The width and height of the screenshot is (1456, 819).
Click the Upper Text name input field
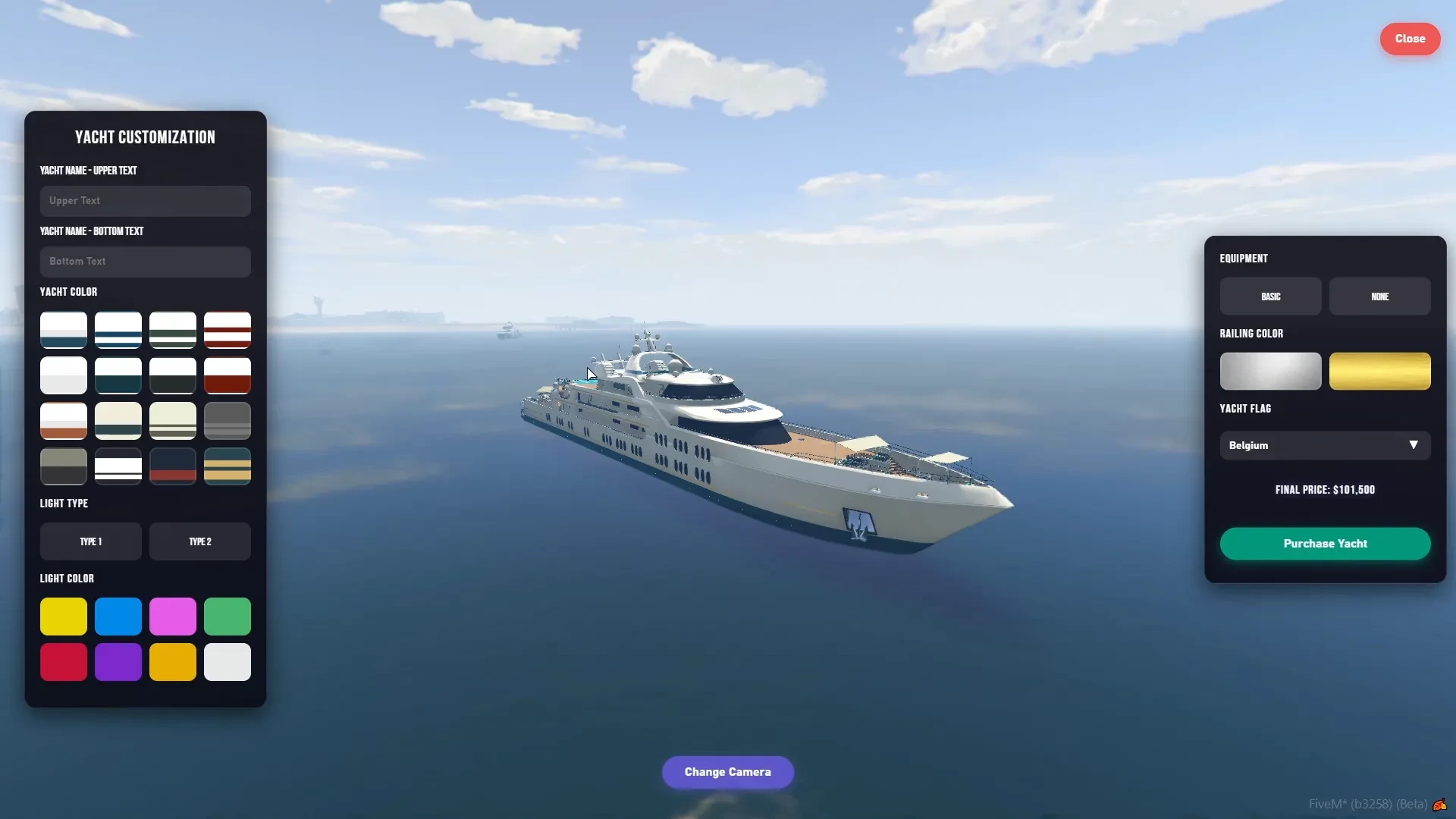(144, 200)
